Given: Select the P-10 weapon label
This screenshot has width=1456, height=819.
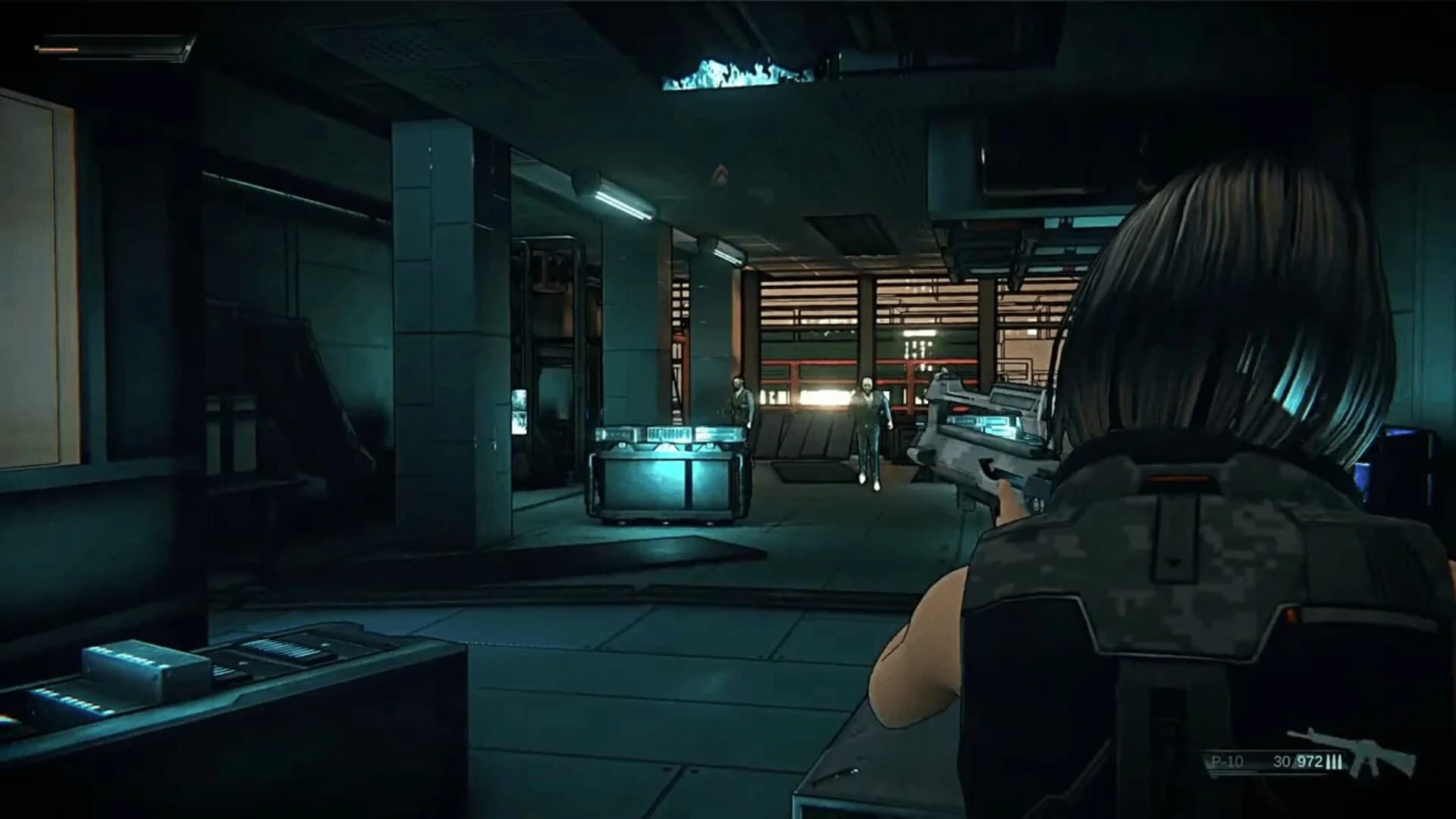Looking at the screenshot, I should pyautogui.click(x=1227, y=761).
